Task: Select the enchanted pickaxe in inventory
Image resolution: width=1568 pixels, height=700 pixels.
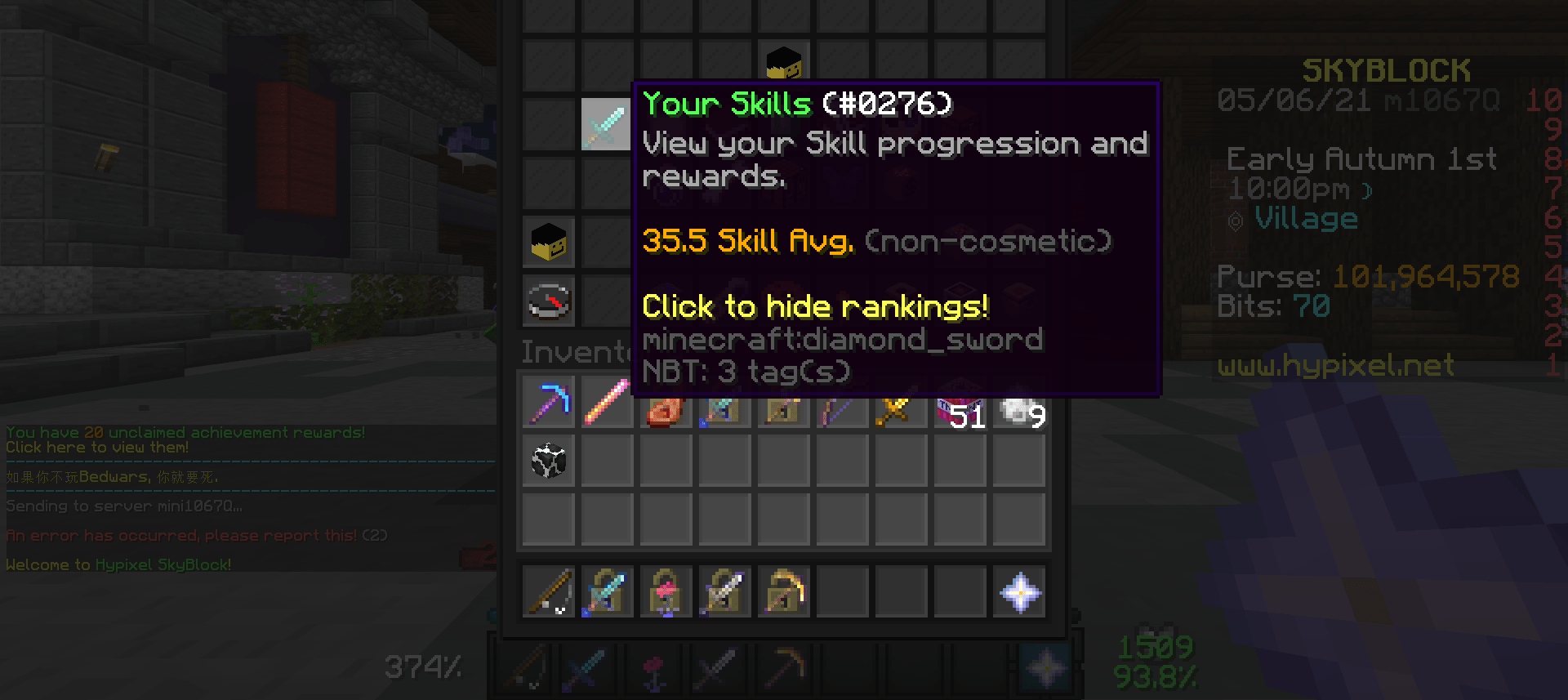Action: [549, 401]
